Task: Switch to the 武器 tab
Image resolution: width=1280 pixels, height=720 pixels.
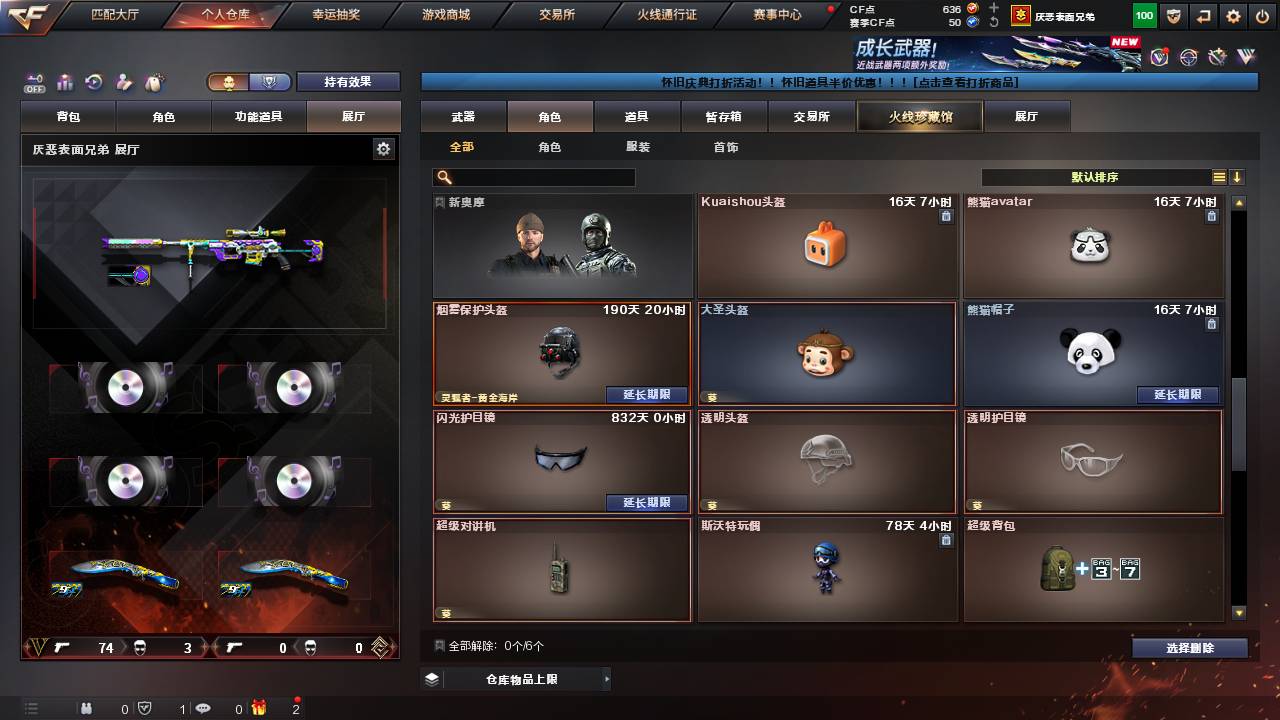Action: 461,116
